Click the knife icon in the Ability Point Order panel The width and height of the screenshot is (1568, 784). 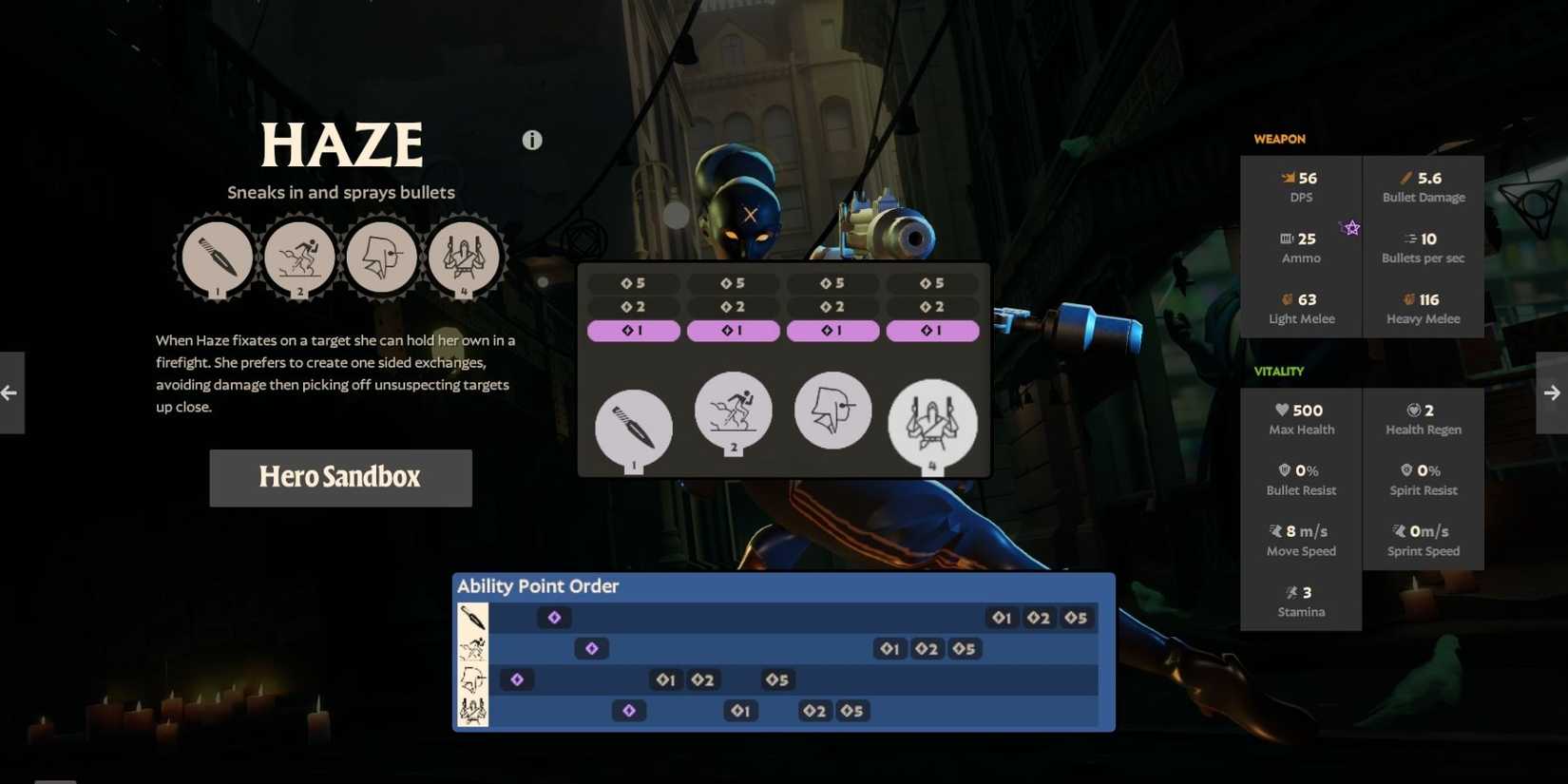(471, 617)
